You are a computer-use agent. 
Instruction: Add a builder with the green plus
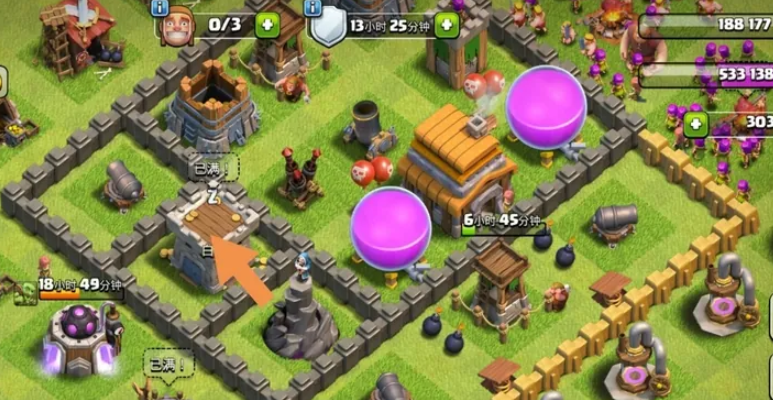pyautogui.click(x=267, y=25)
